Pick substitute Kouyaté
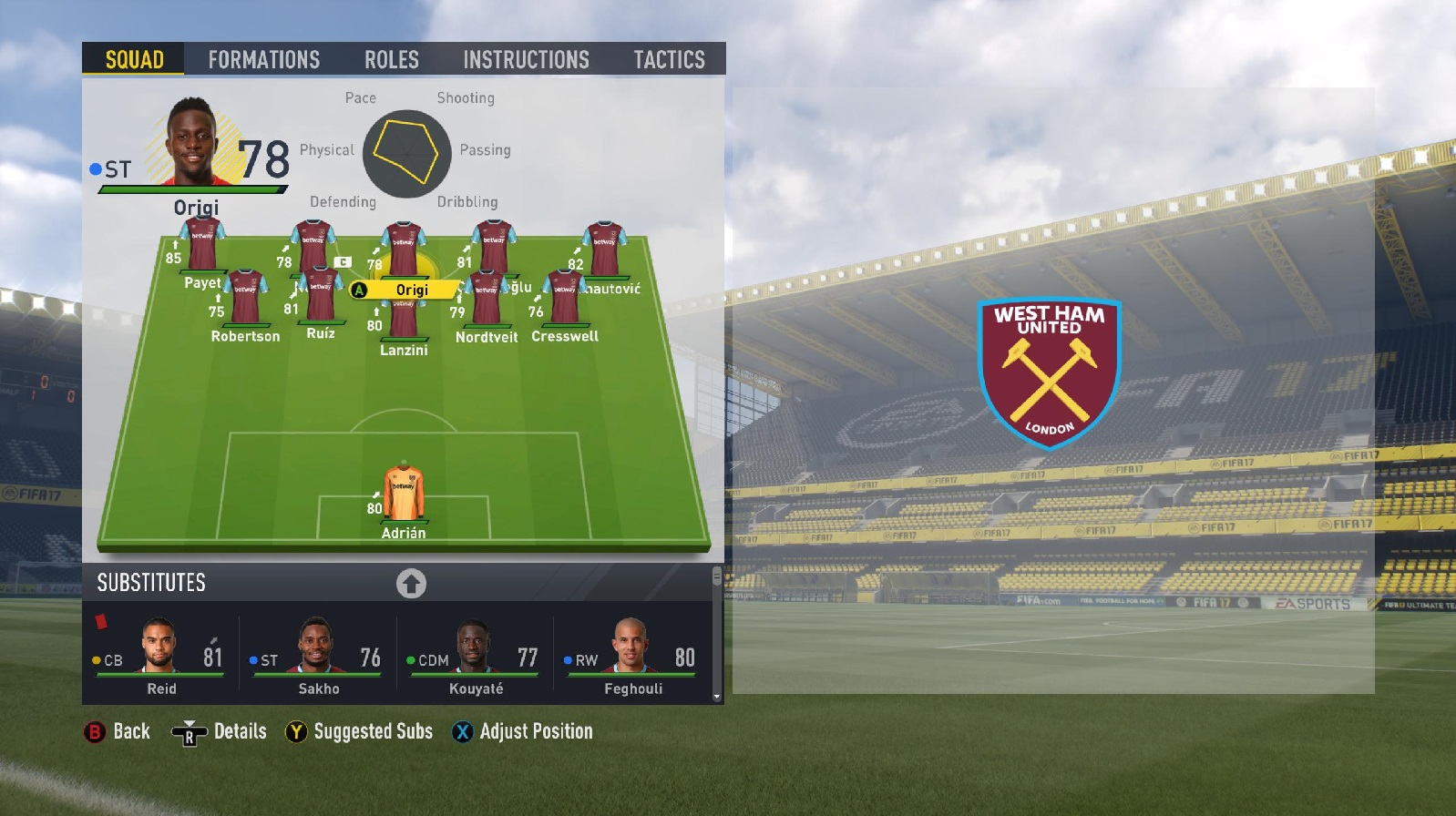The image size is (1456, 816). click(475, 656)
